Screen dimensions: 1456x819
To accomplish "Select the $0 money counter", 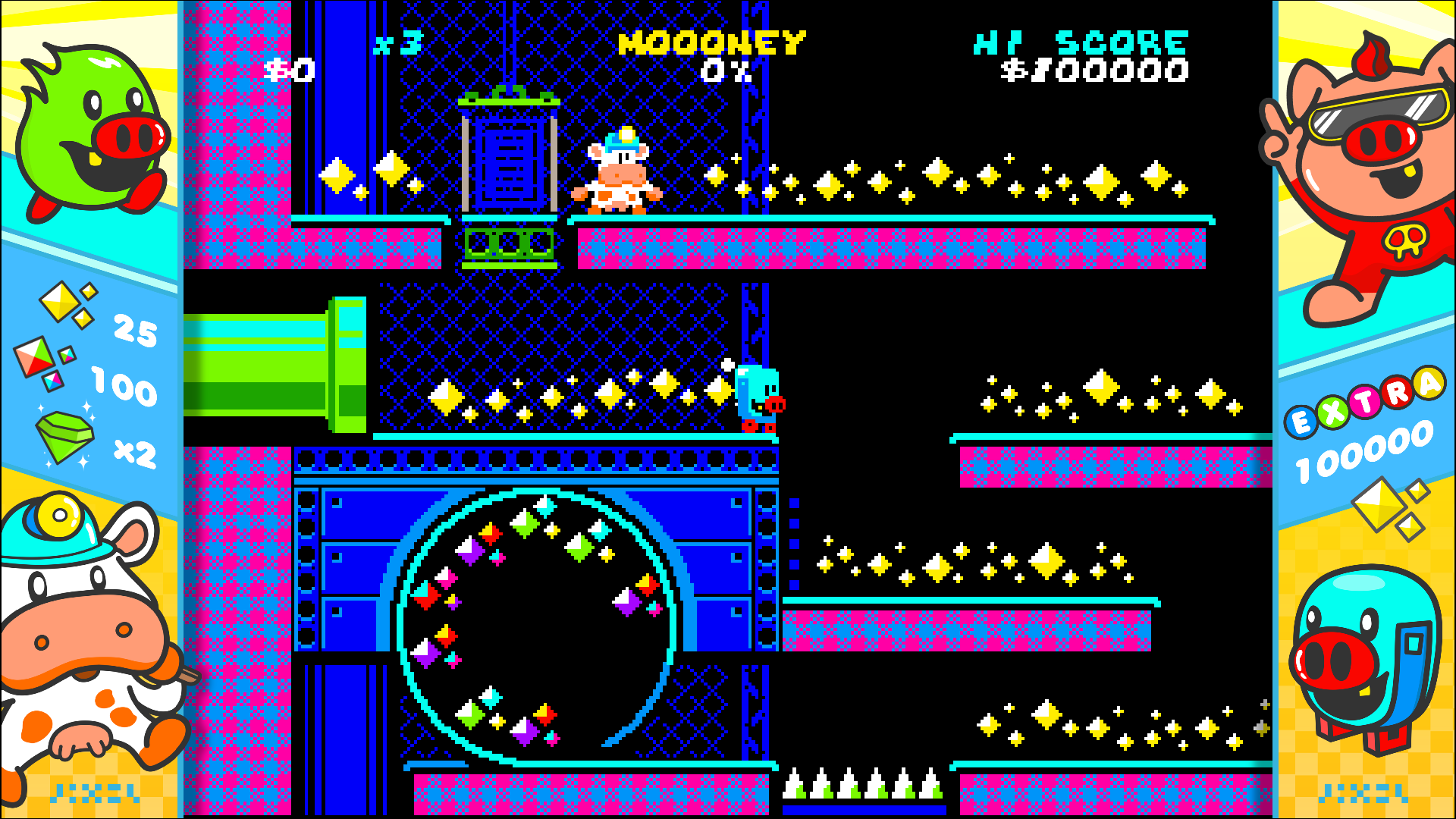I will point(287,70).
